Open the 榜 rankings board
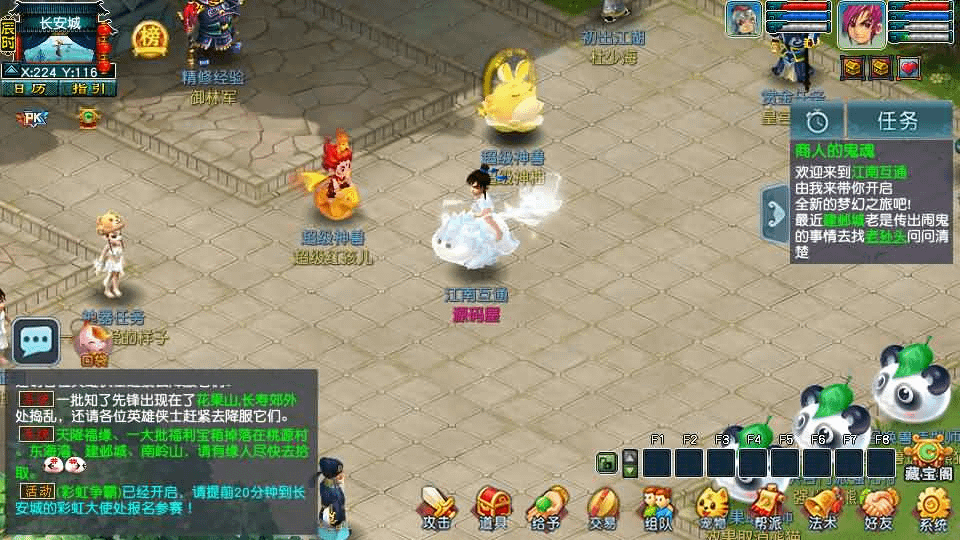 coord(150,38)
